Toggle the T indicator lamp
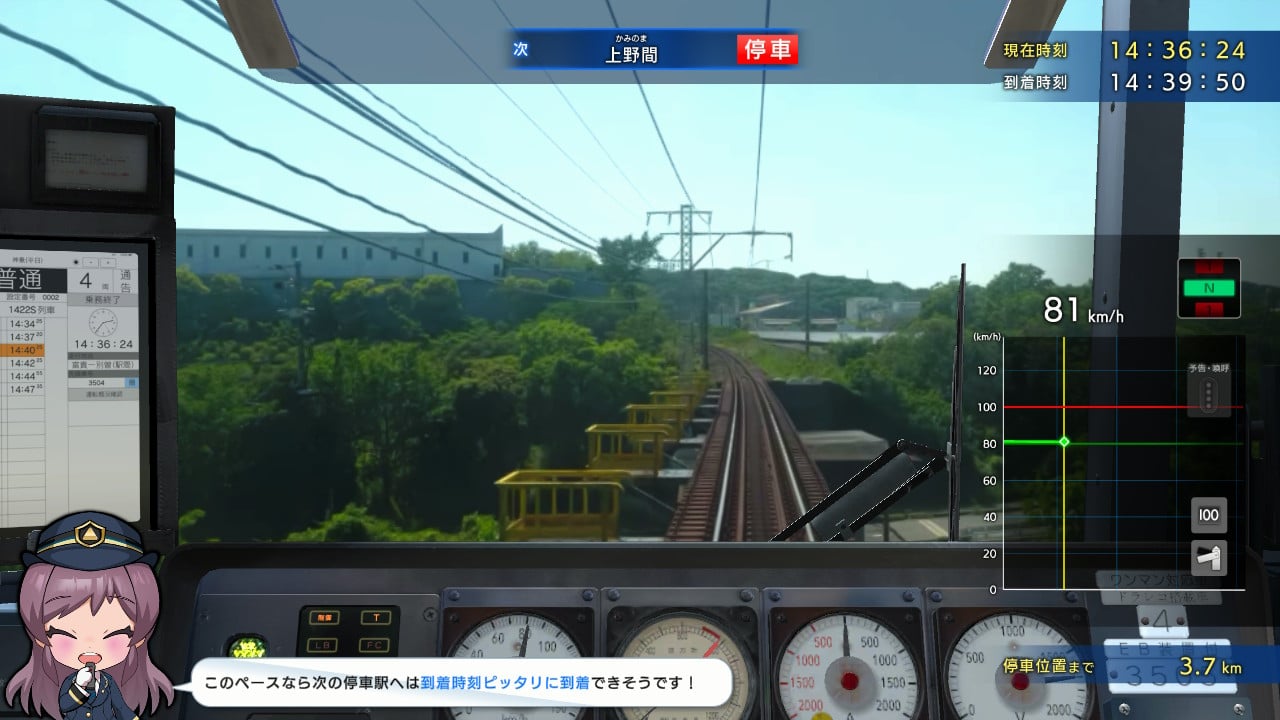 click(x=376, y=617)
